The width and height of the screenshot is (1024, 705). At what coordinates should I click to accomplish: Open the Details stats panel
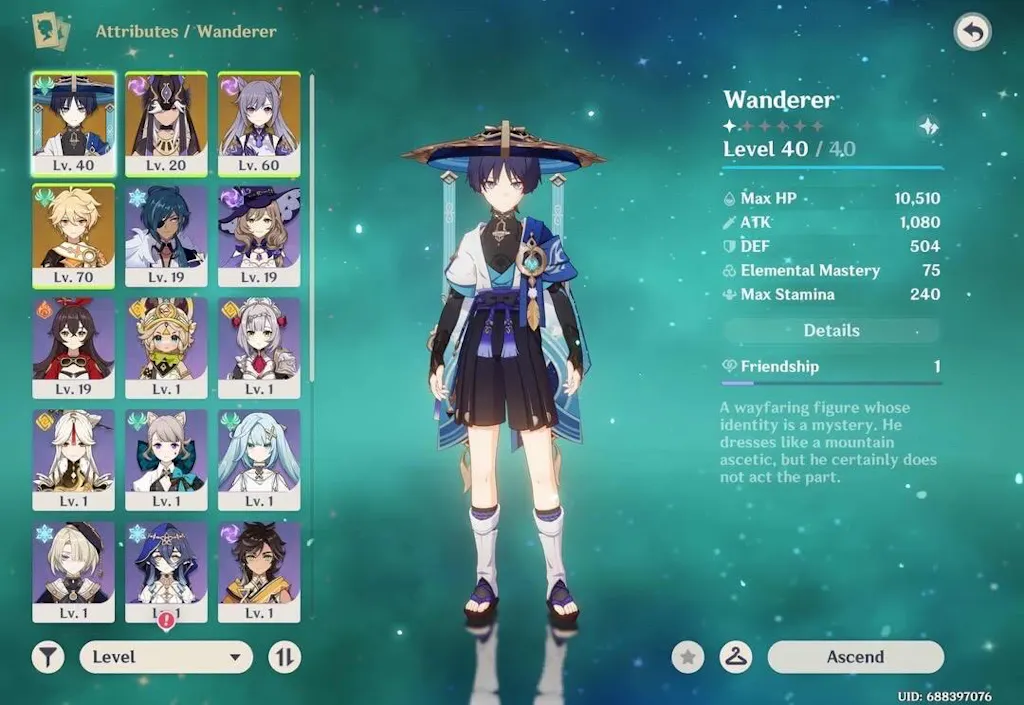click(831, 331)
